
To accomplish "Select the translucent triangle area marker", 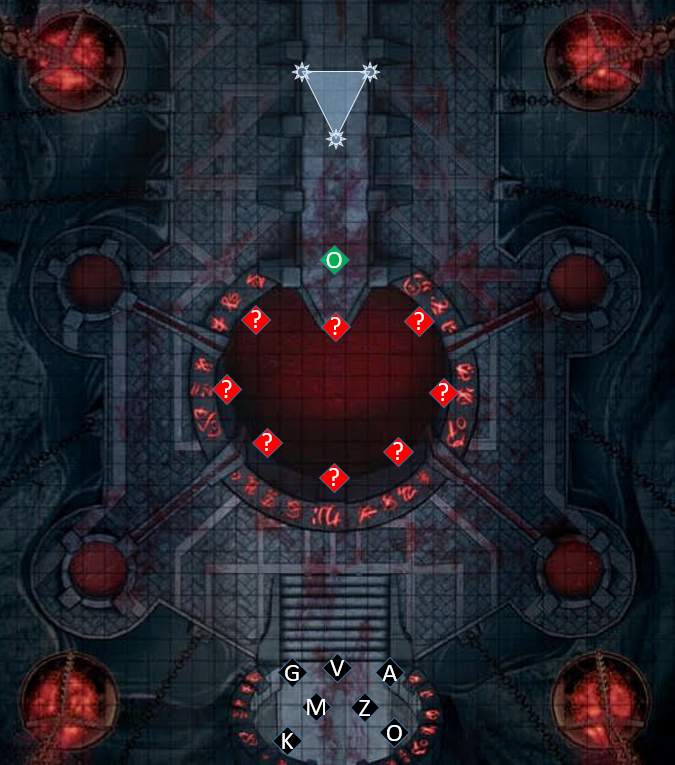I will 336,96.
